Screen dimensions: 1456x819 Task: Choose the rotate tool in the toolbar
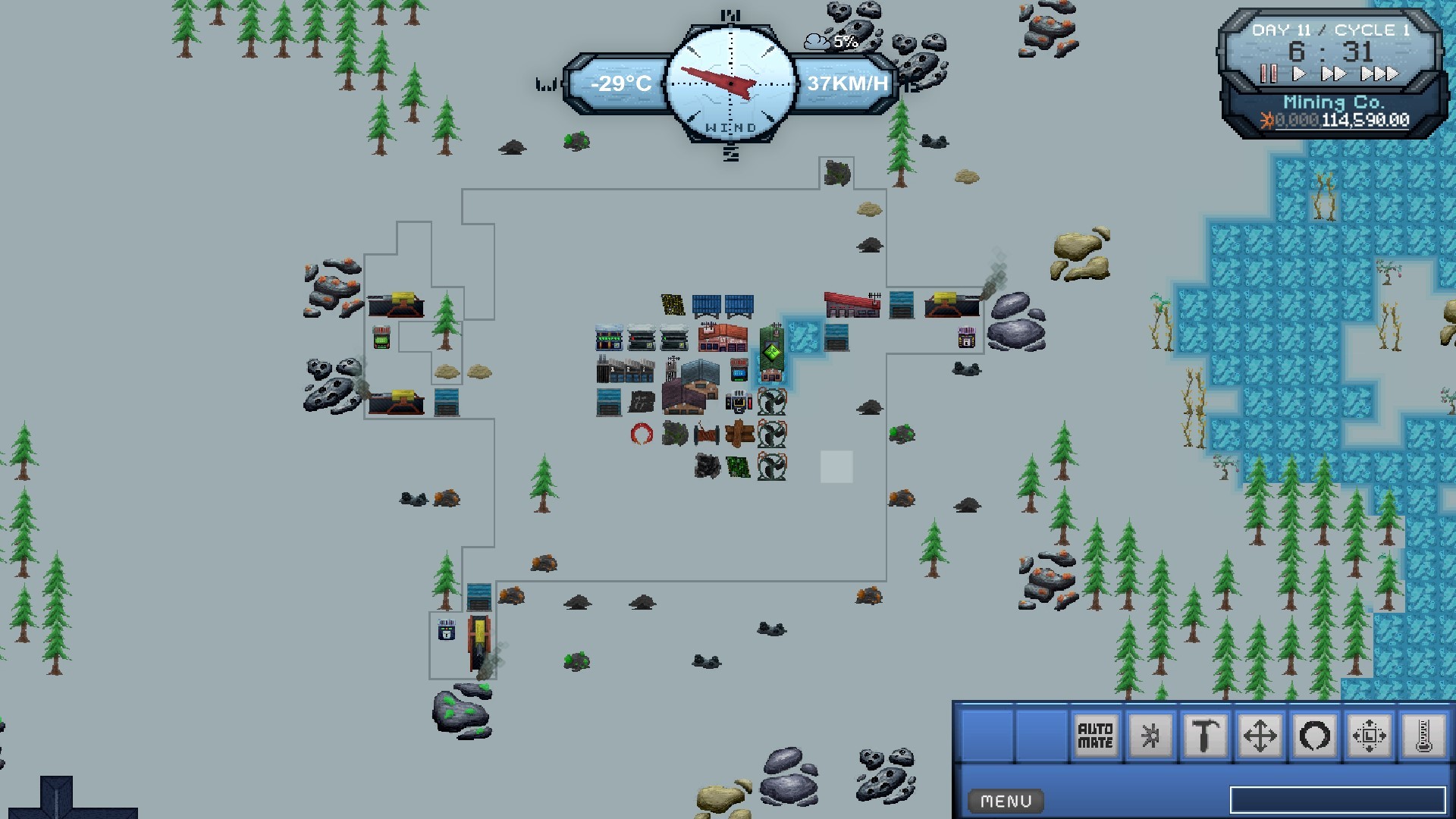click(x=1316, y=736)
